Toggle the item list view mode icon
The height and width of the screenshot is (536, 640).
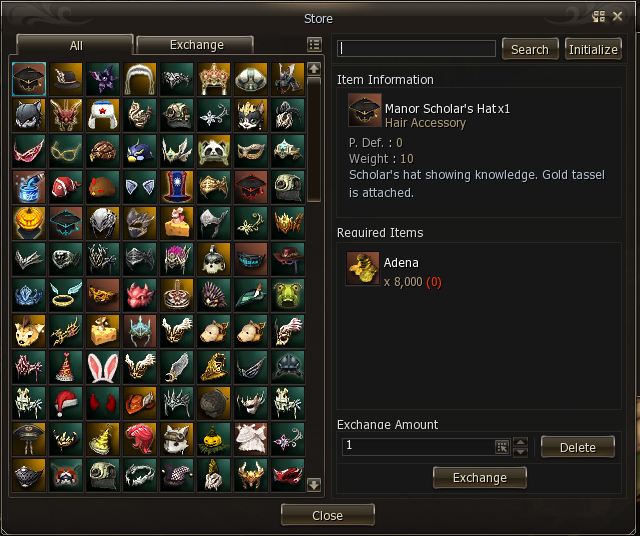314,45
